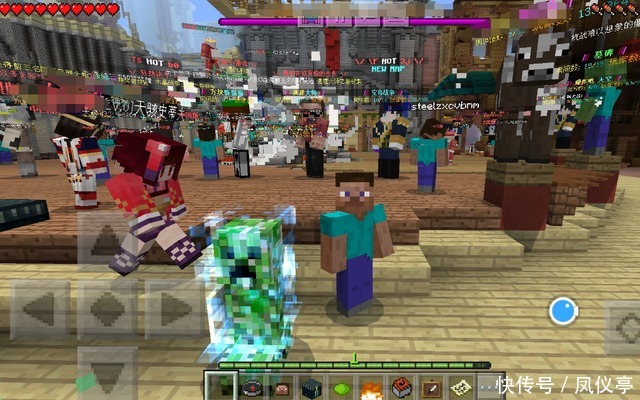Select the fire item hotbar slot
The image size is (640, 400).
click(371, 387)
